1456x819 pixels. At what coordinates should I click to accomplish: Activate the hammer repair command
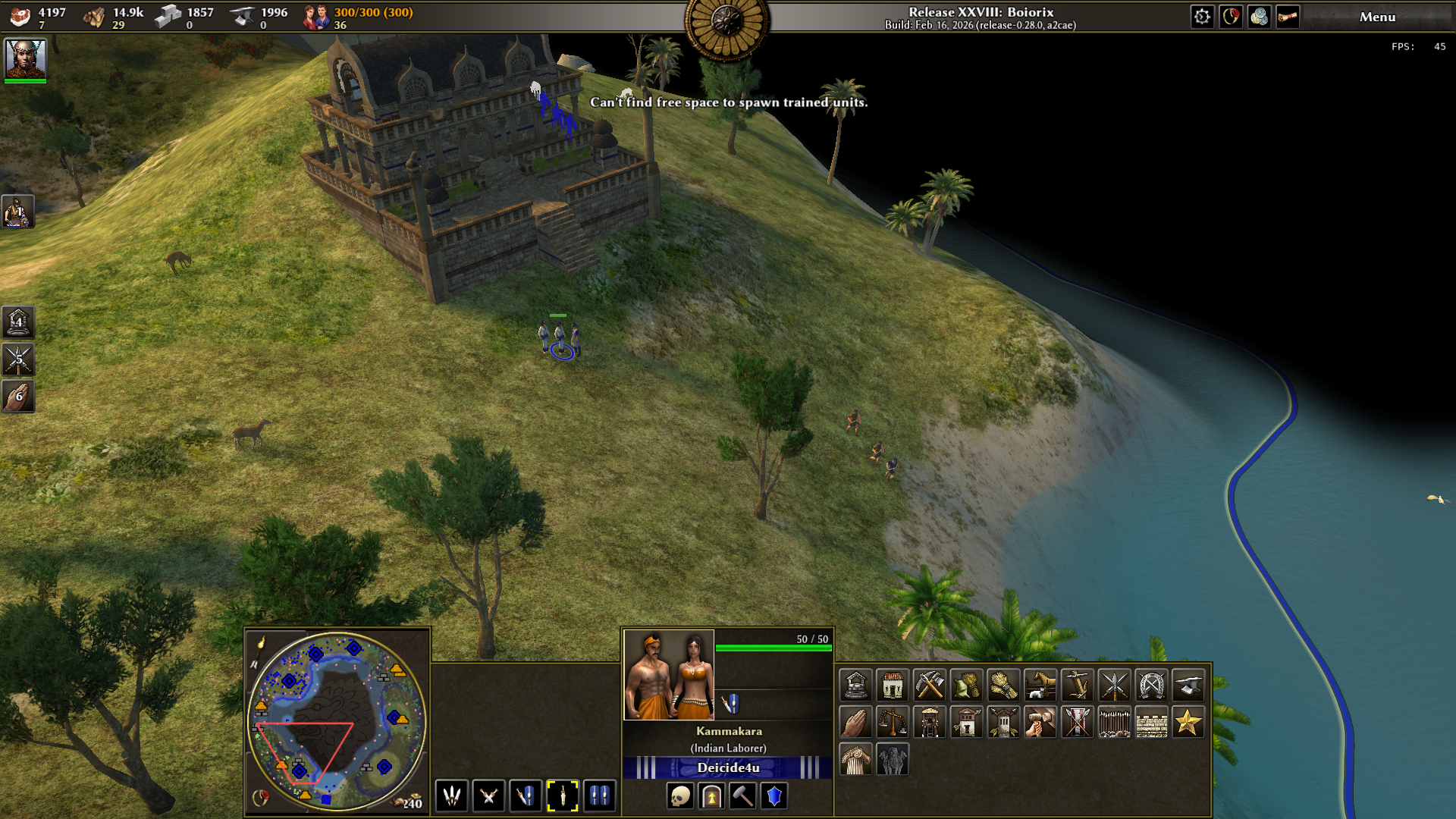coord(742,796)
